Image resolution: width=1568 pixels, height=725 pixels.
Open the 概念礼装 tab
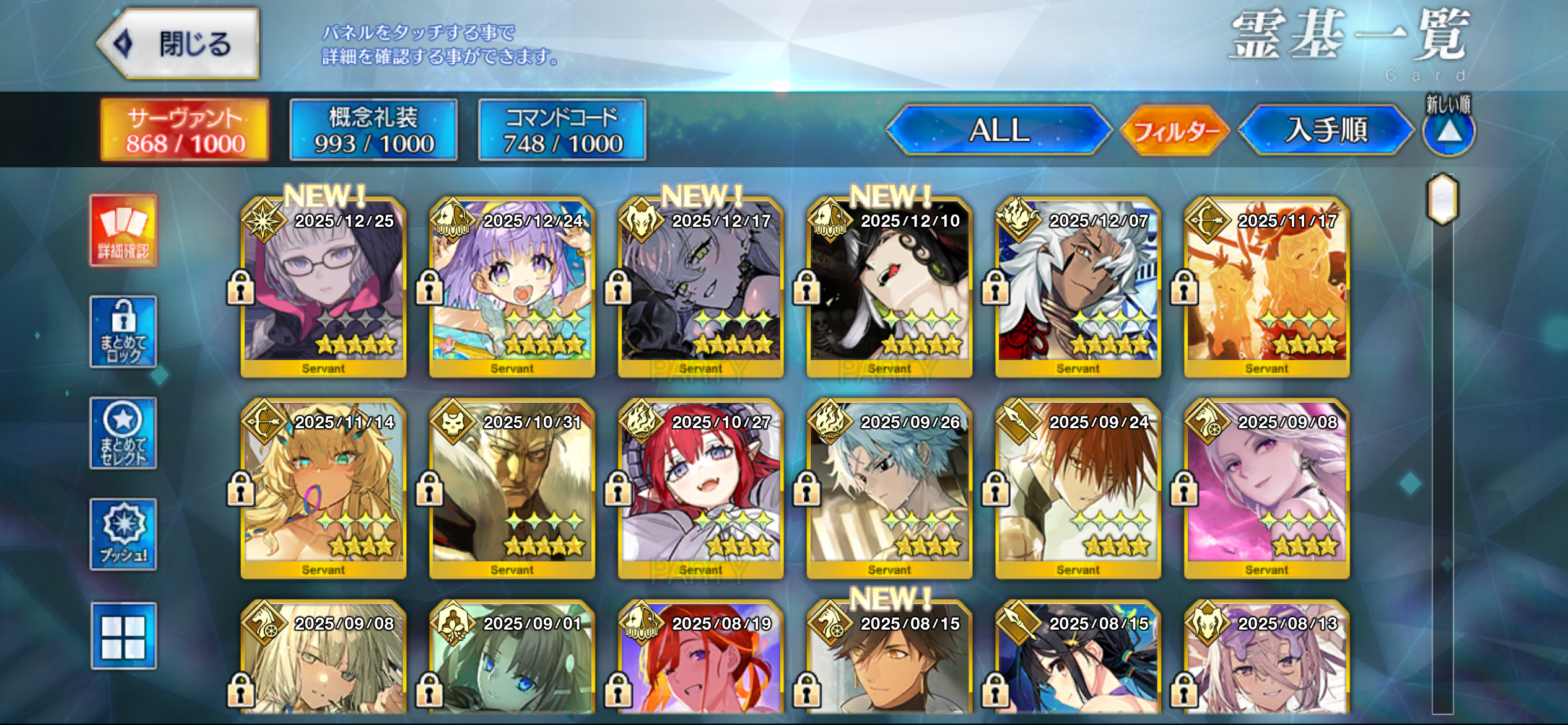pyautogui.click(x=373, y=130)
